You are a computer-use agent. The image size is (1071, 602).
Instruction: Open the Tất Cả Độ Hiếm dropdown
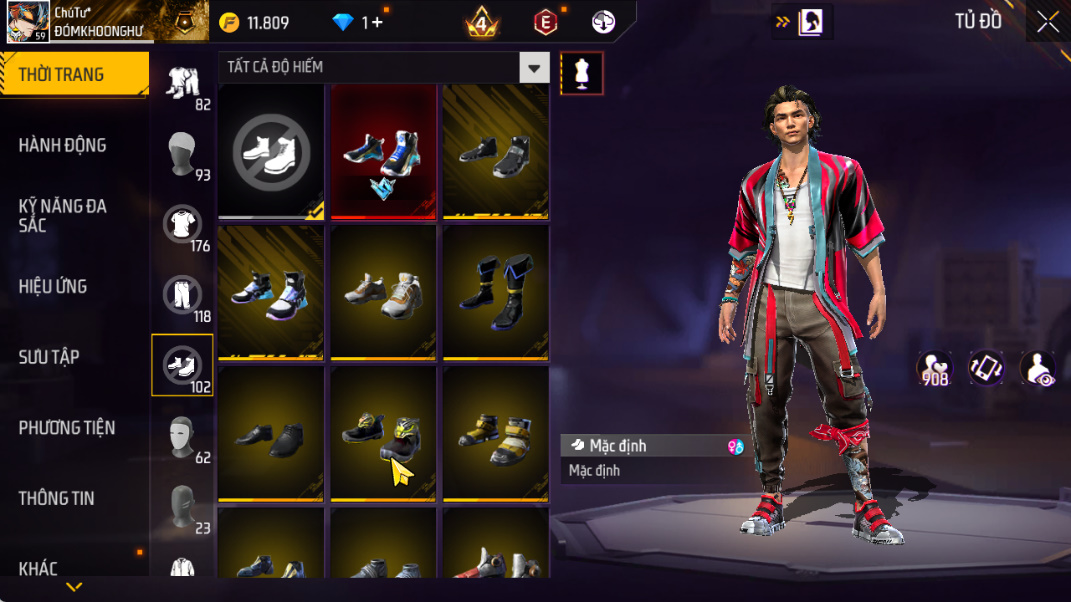[x=535, y=68]
